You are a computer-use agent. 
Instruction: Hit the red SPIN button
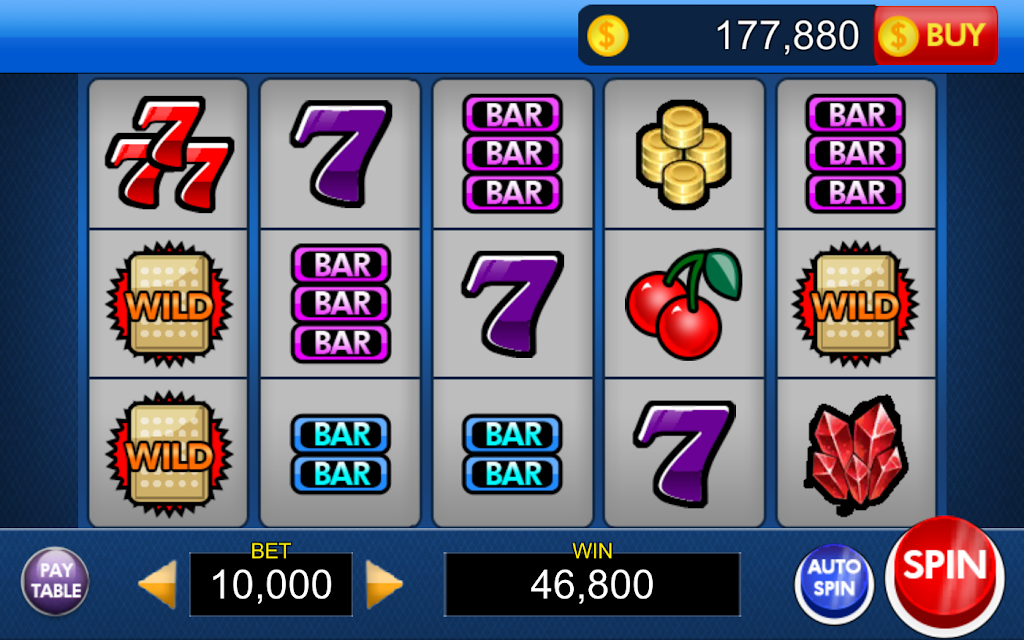pyautogui.click(x=944, y=570)
